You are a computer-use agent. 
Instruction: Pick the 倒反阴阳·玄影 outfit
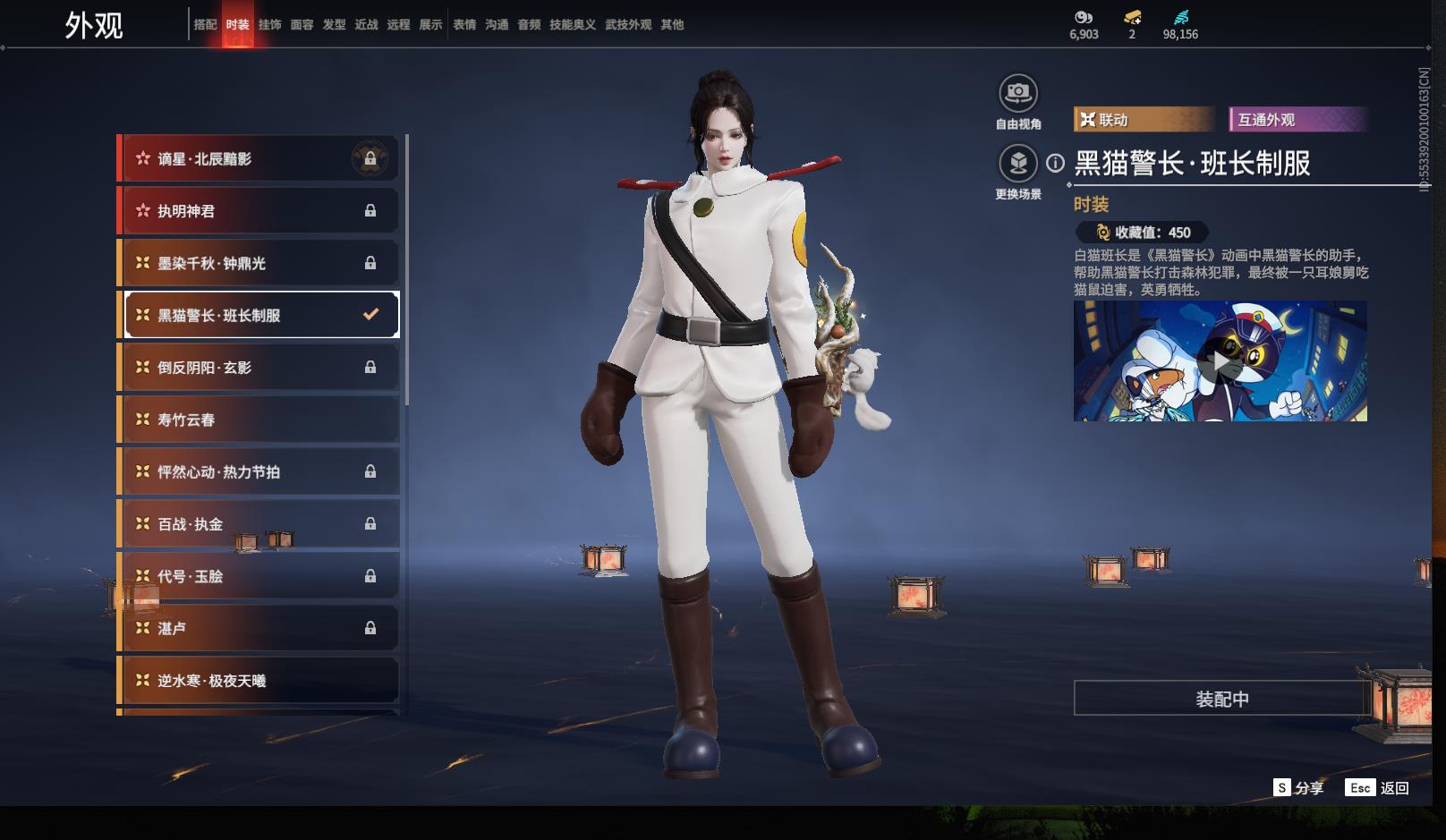tap(259, 368)
